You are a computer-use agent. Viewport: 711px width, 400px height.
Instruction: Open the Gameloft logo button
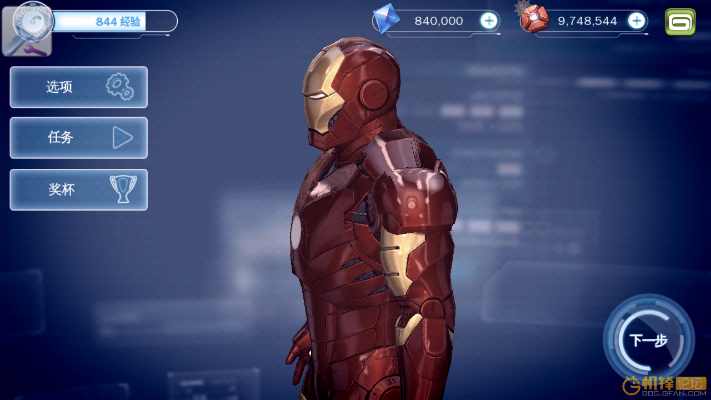coord(681,21)
